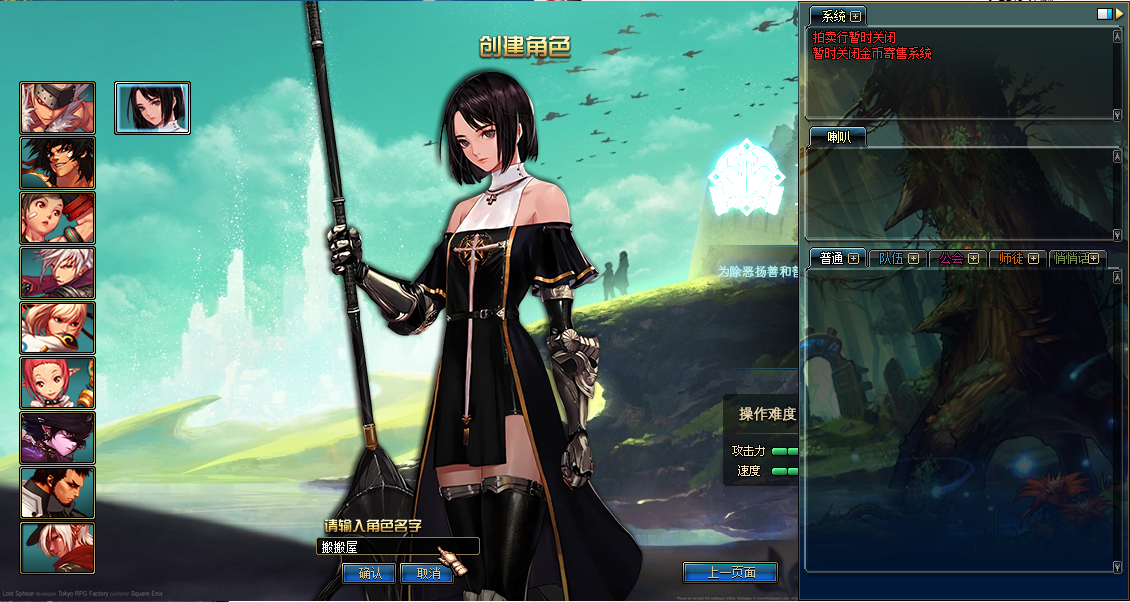Choose the spiky black-haired fighter portrait
This screenshot has width=1130, height=602.
coord(58,163)
